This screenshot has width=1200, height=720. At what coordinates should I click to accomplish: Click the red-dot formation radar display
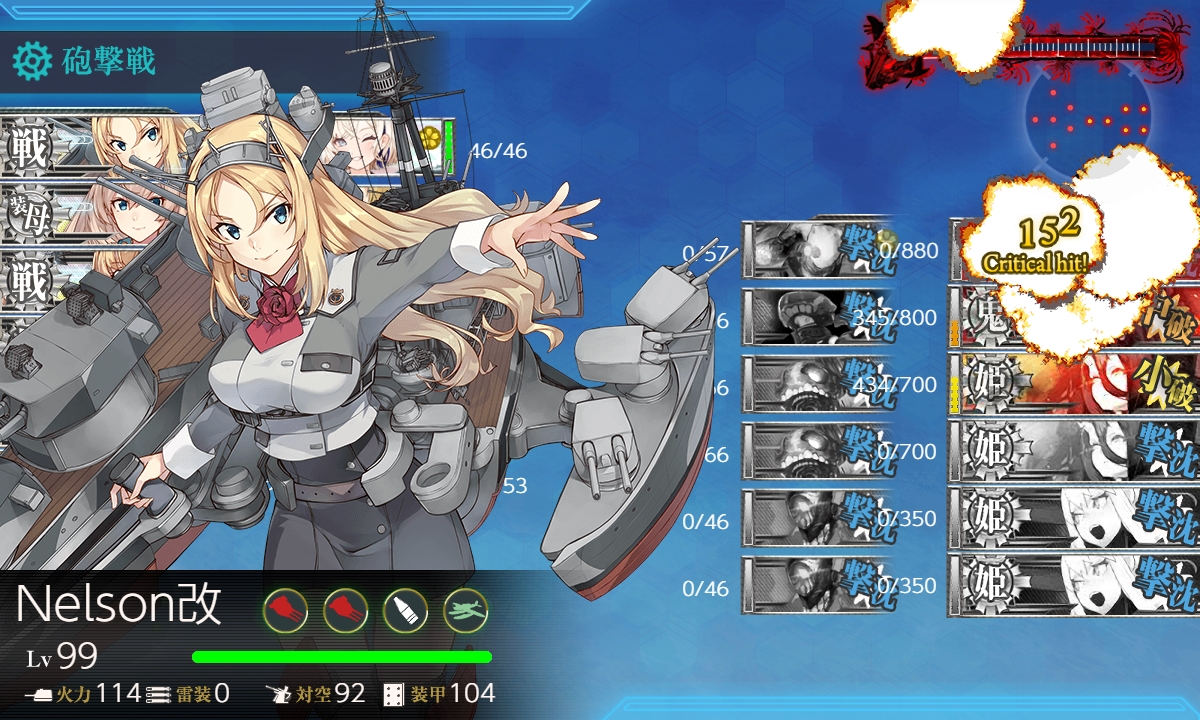pyautogui.click(x=1091, y=120)
